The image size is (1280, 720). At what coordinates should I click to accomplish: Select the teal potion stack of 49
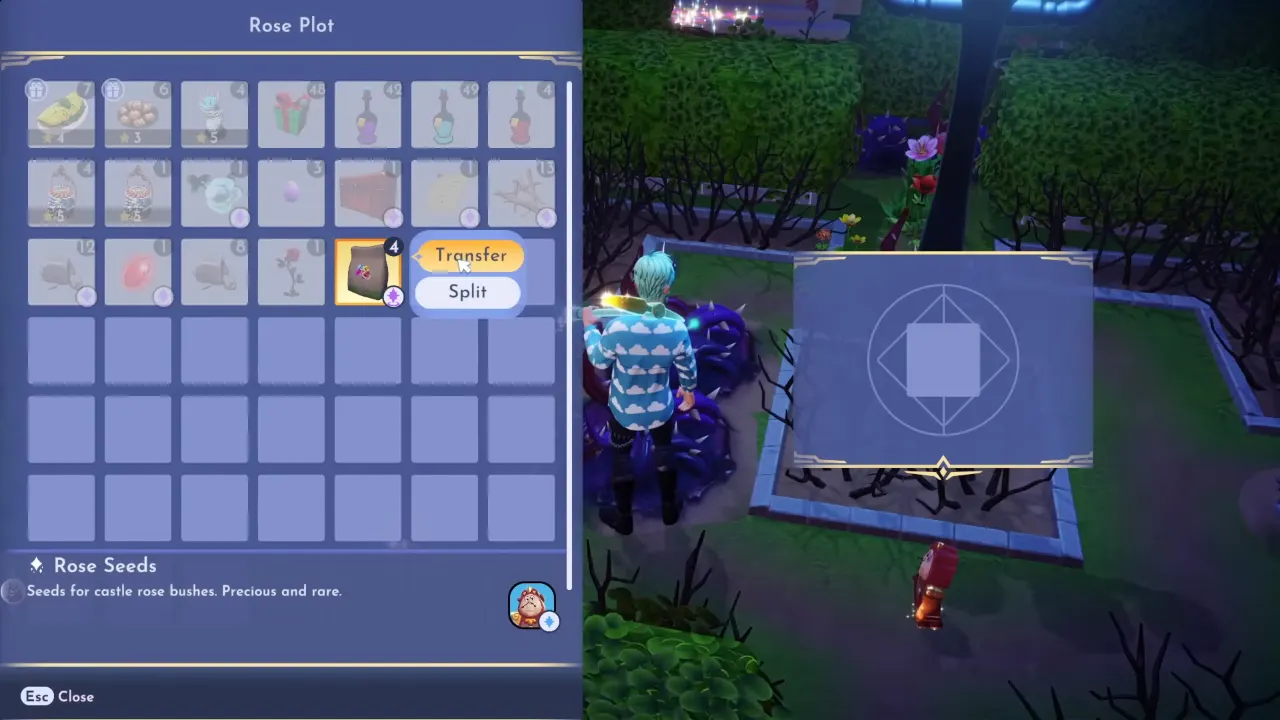[x=444, y=113]
